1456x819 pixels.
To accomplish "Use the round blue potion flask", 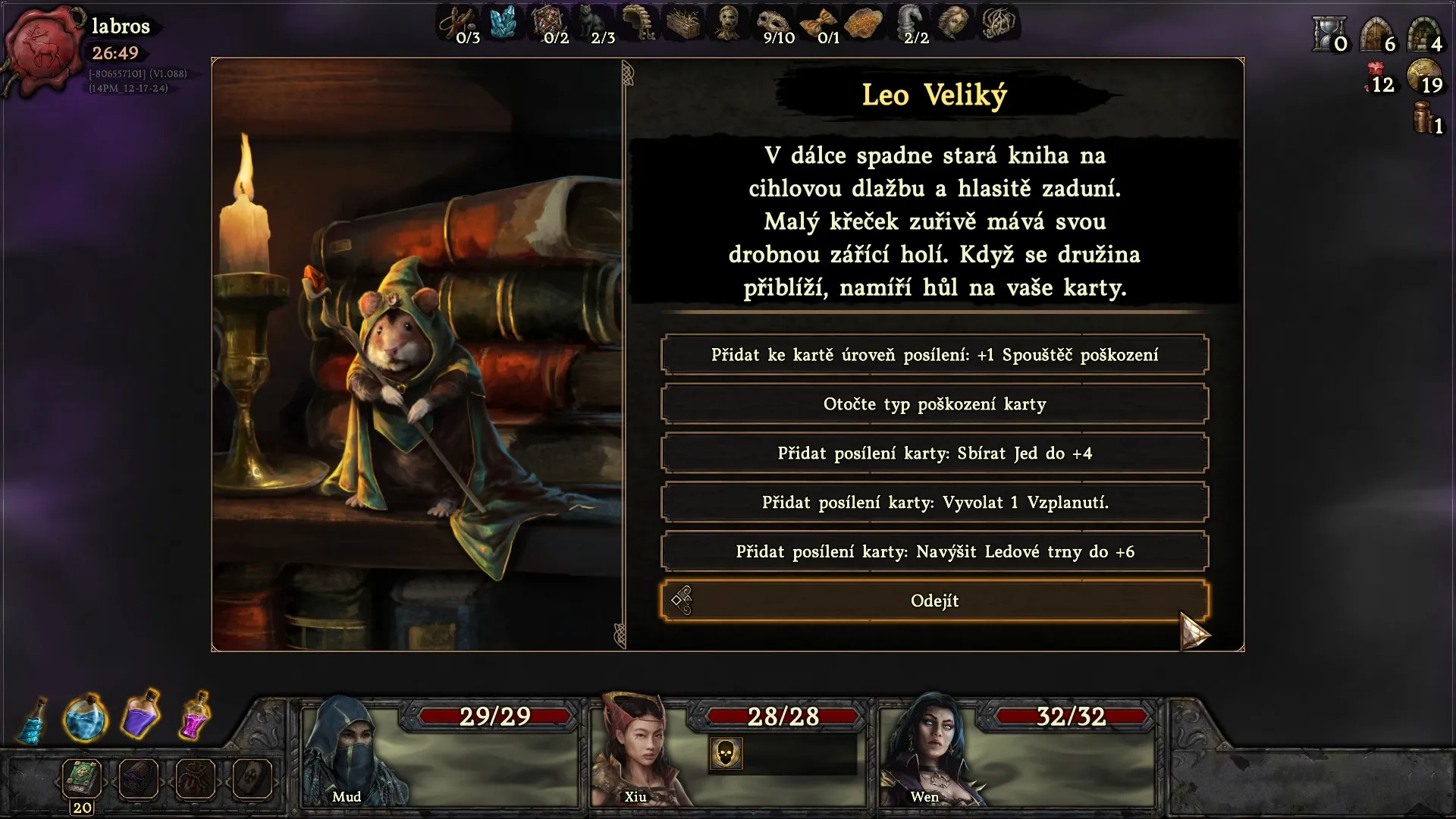I will tap(85, 718).
